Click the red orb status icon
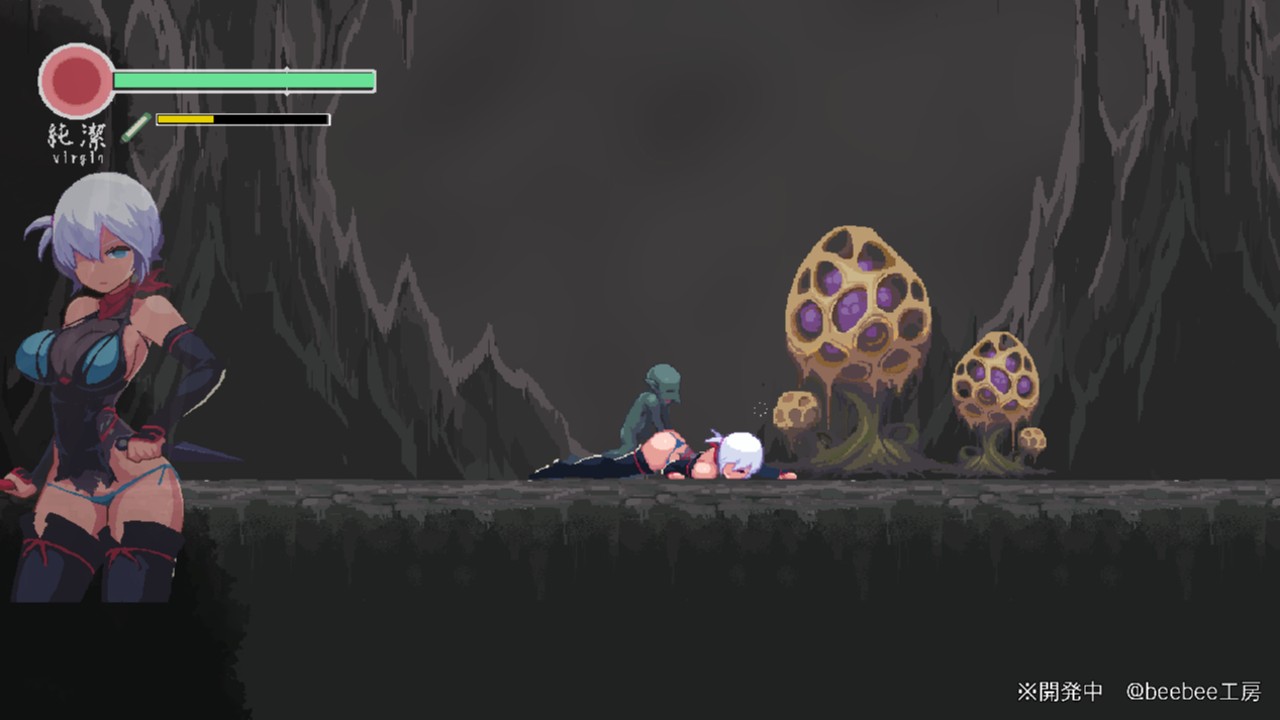This screenshot has height=720, width=1280. click(77, 81)
